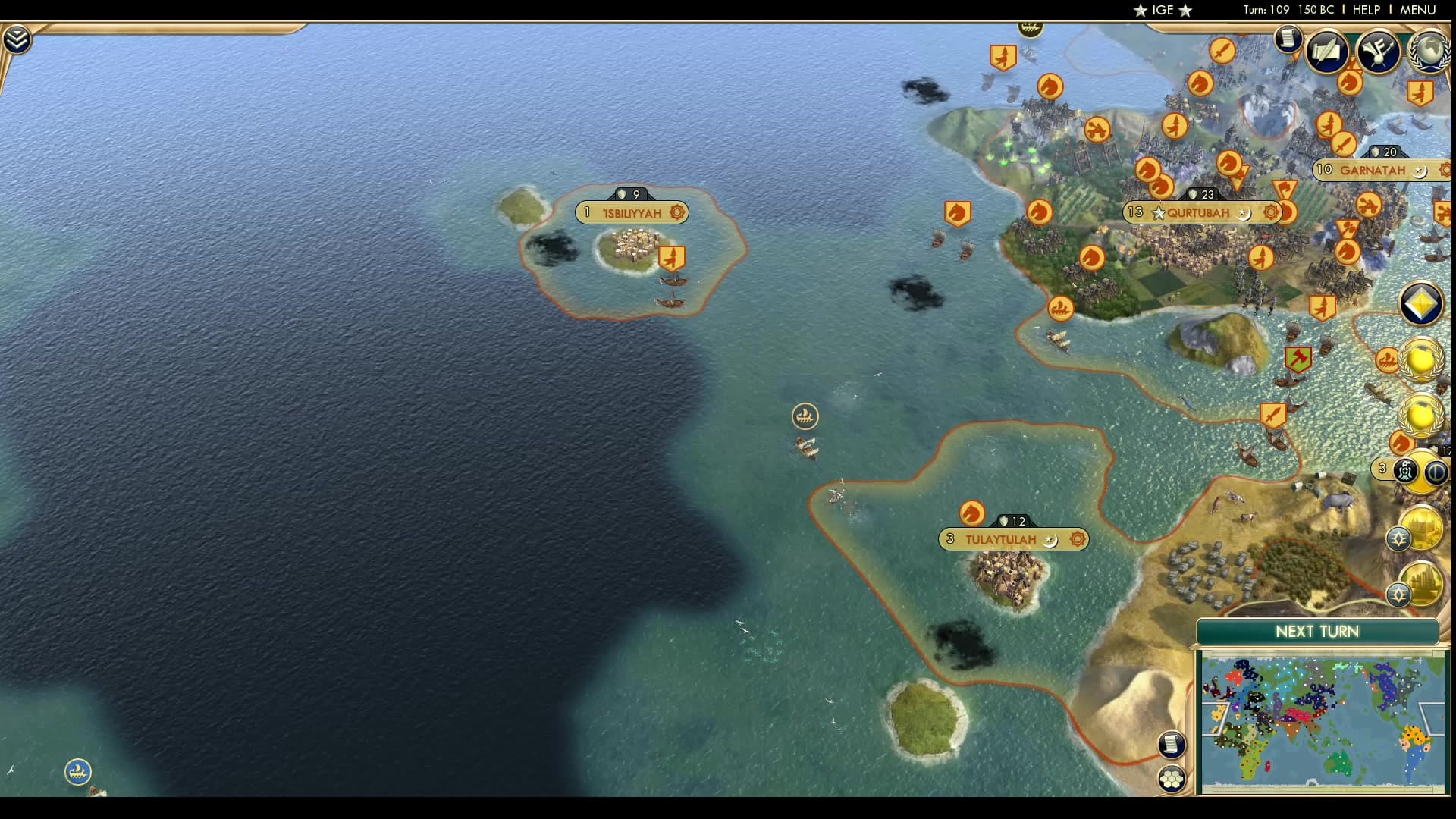The image size is (1456, 819).
Task: Toggle the hex grid strategic view
Action: coord(1171,777)
